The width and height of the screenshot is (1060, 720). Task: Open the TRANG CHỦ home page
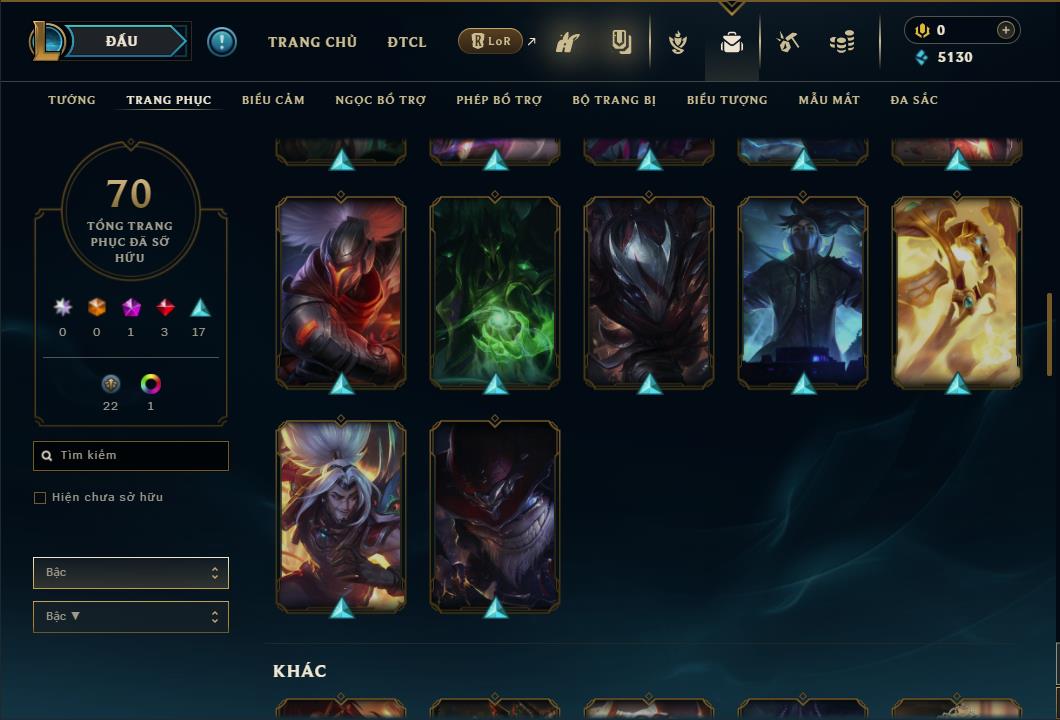point(312,42)
